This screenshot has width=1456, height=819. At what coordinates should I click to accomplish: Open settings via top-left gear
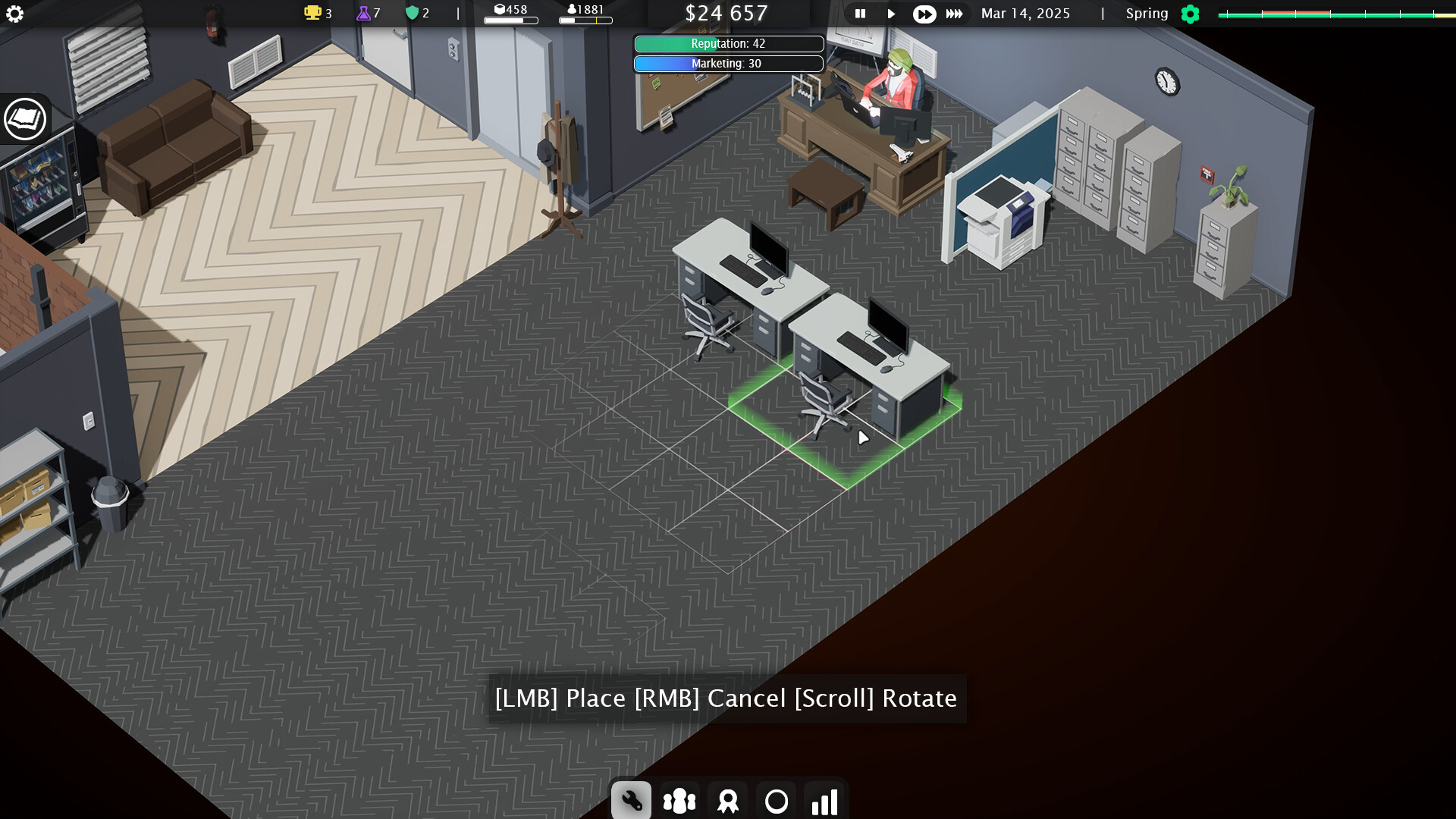15,14
